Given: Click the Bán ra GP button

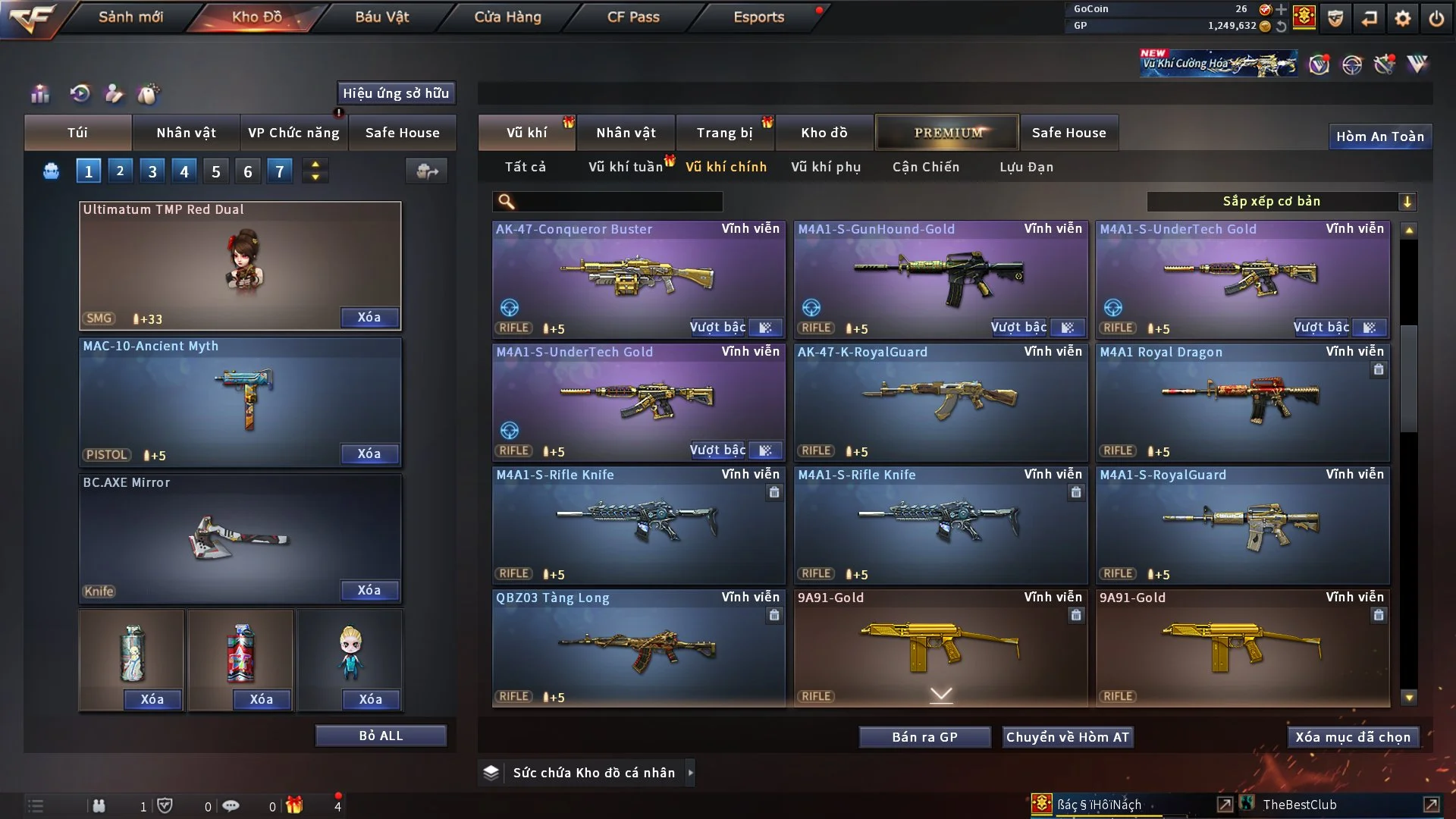Looking at the screenshot, I should pyautogui.click(x=924, y=736).
